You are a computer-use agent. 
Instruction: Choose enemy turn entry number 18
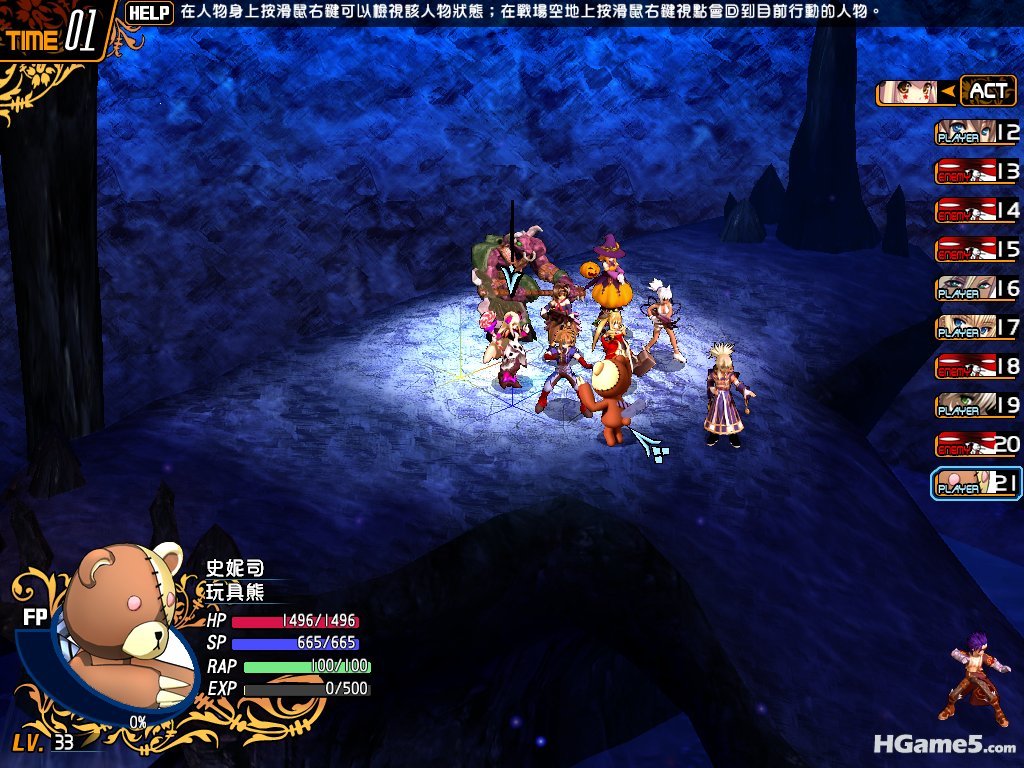point(977,366)
